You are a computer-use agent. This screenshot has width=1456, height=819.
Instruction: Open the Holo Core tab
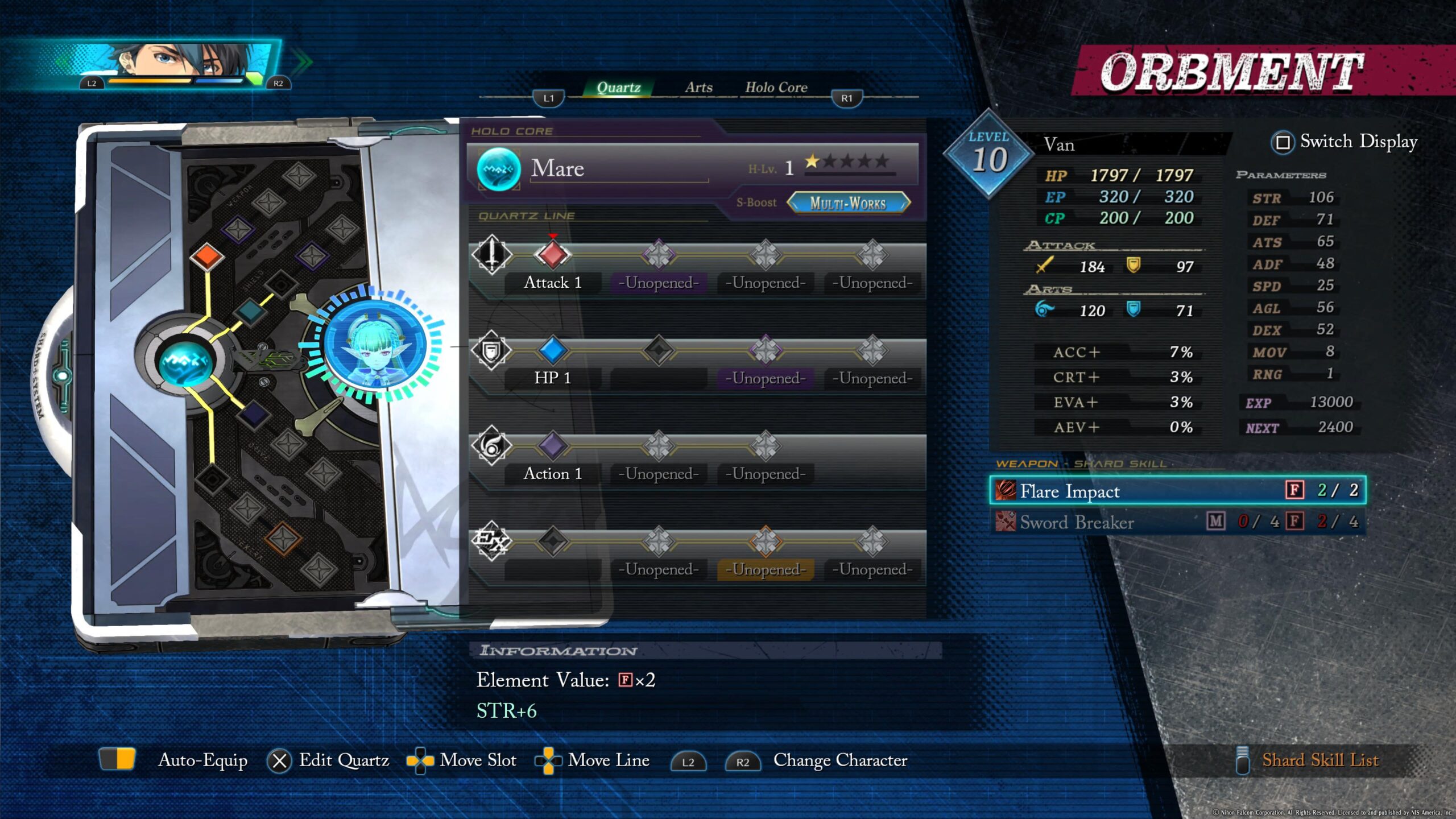click(776, 88)
